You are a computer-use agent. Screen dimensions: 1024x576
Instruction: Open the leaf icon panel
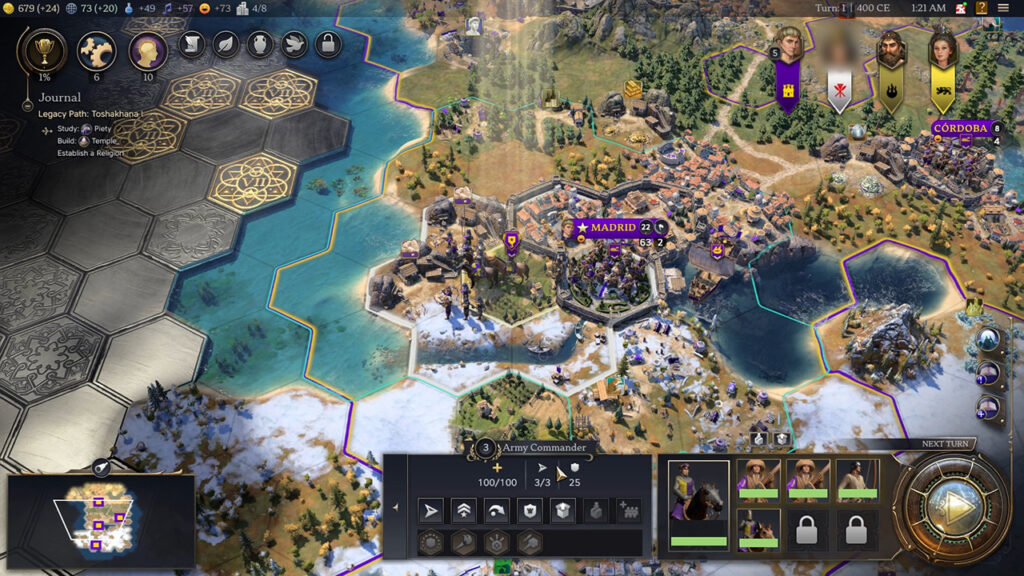click(x=226, y=45)
